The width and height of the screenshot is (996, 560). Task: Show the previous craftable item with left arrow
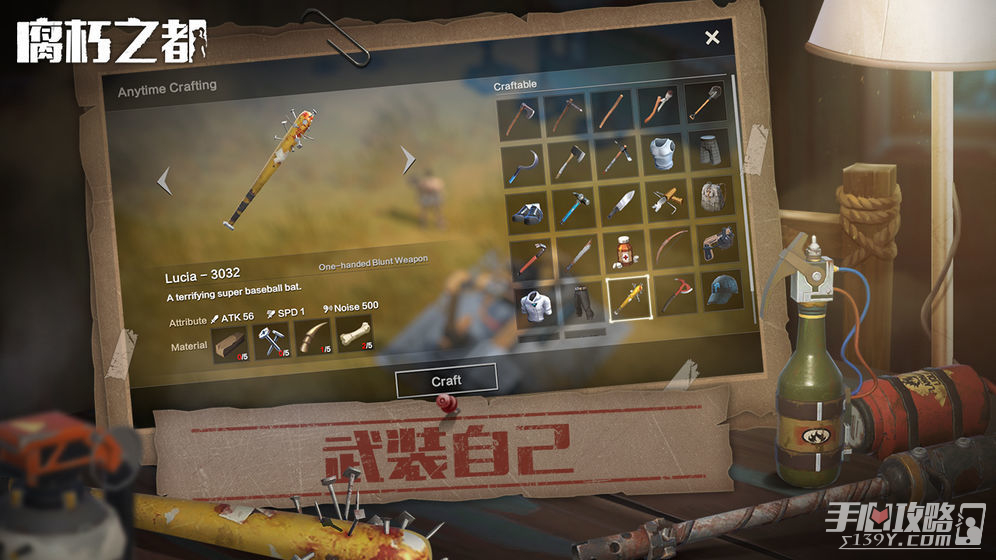[164, 181]
